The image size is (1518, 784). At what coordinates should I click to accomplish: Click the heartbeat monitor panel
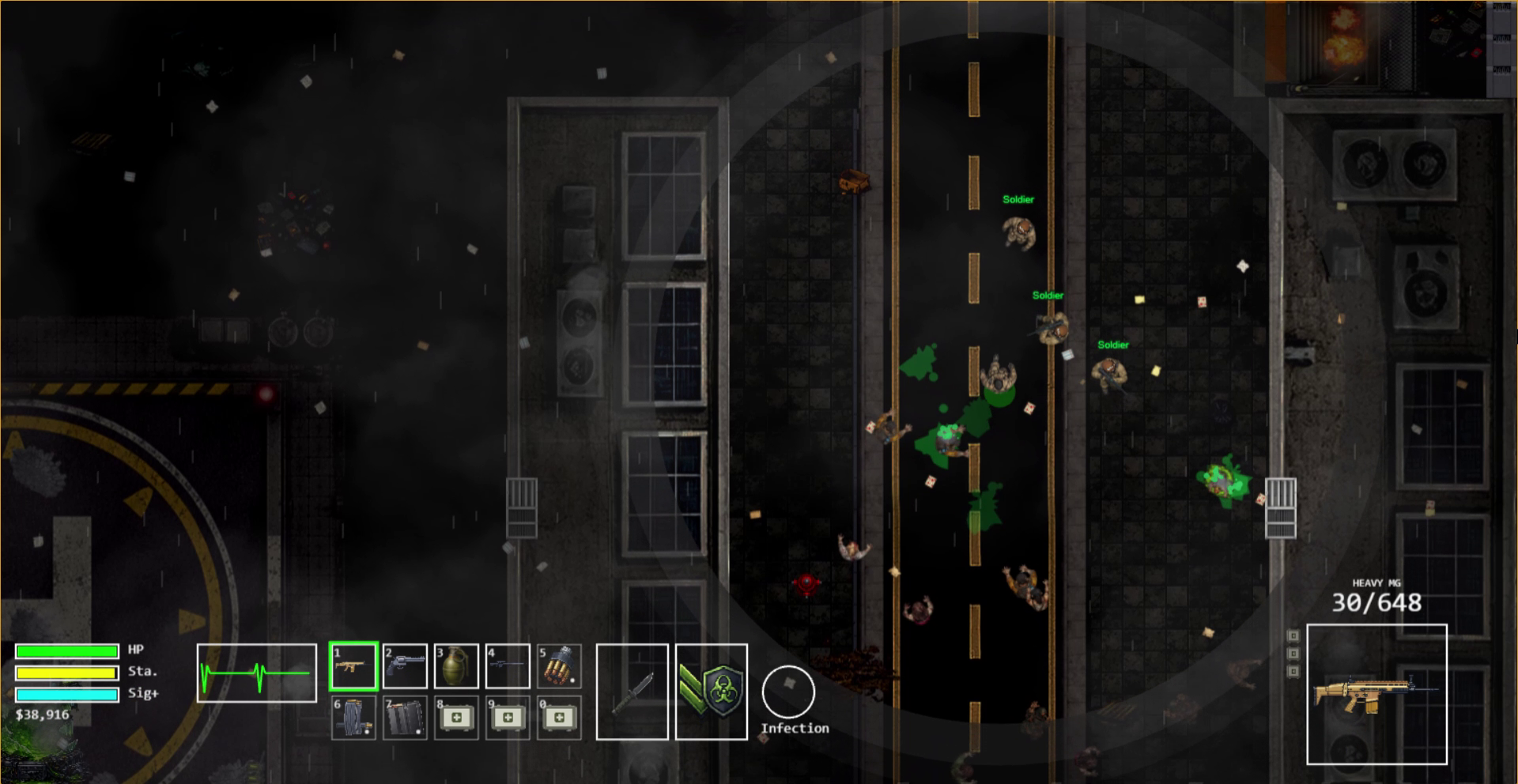[x=256, y=673]
